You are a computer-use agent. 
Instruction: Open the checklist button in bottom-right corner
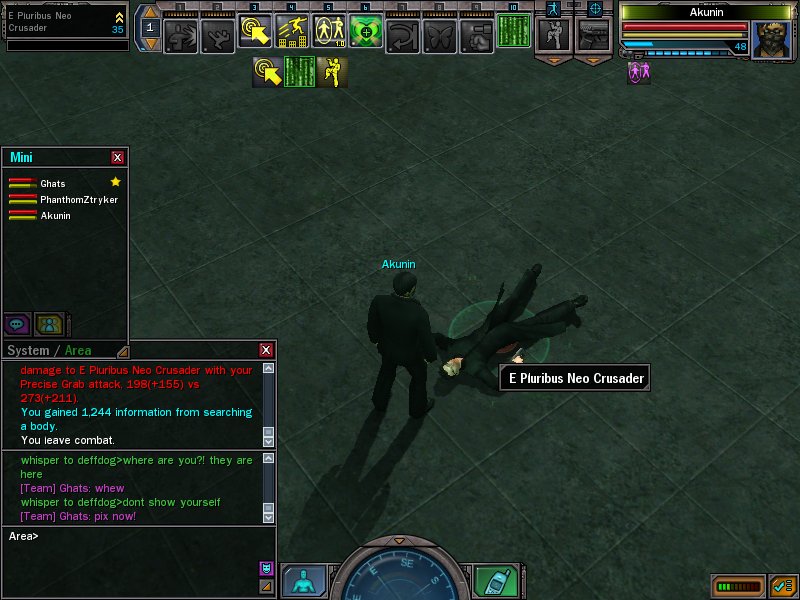pyautogui.click(x=783, y=585)
